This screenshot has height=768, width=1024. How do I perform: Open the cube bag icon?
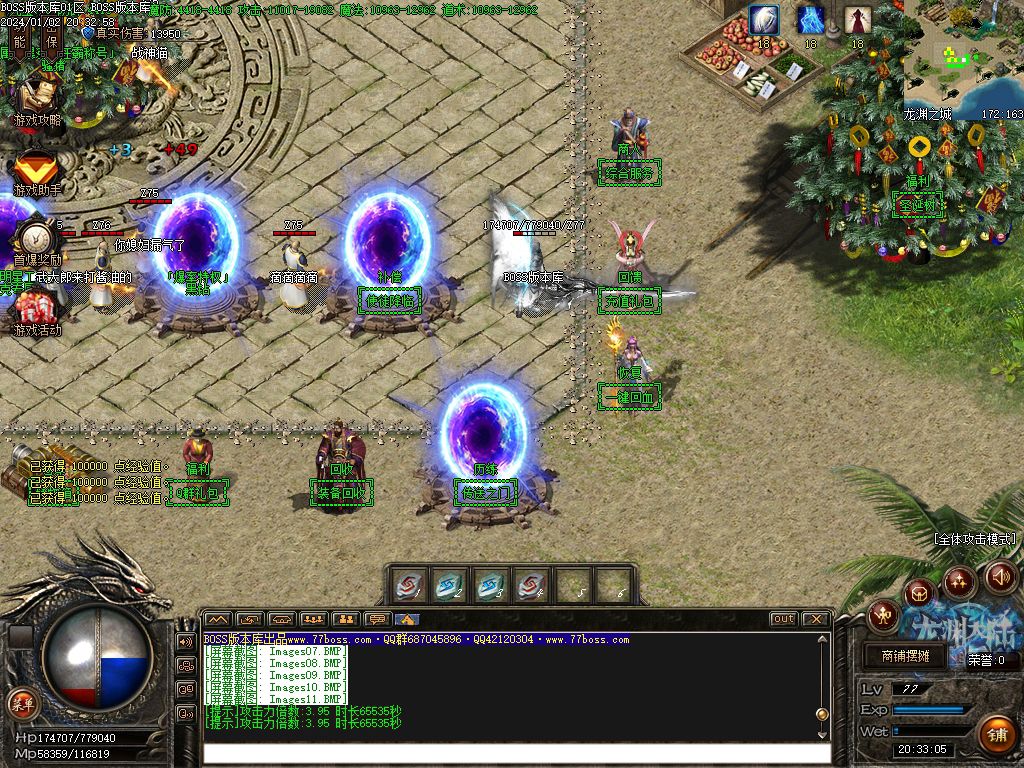pos(919,593)
